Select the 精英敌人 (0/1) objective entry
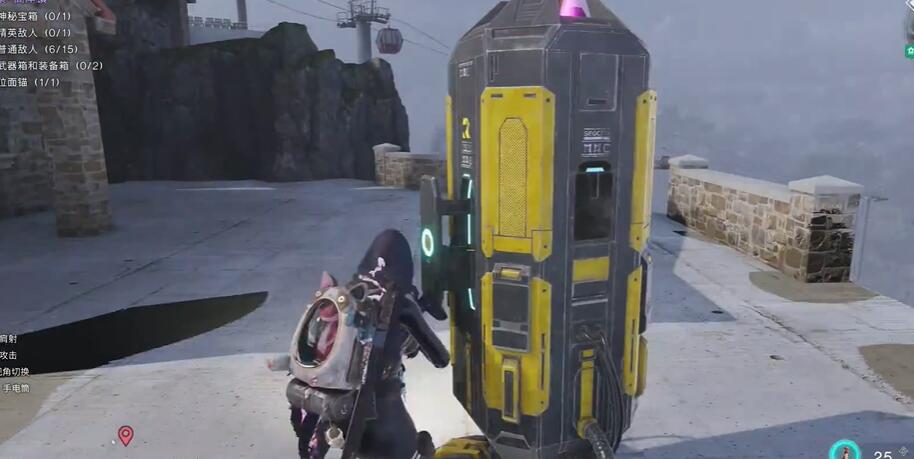The image size is (914, 459). (36, 33)
